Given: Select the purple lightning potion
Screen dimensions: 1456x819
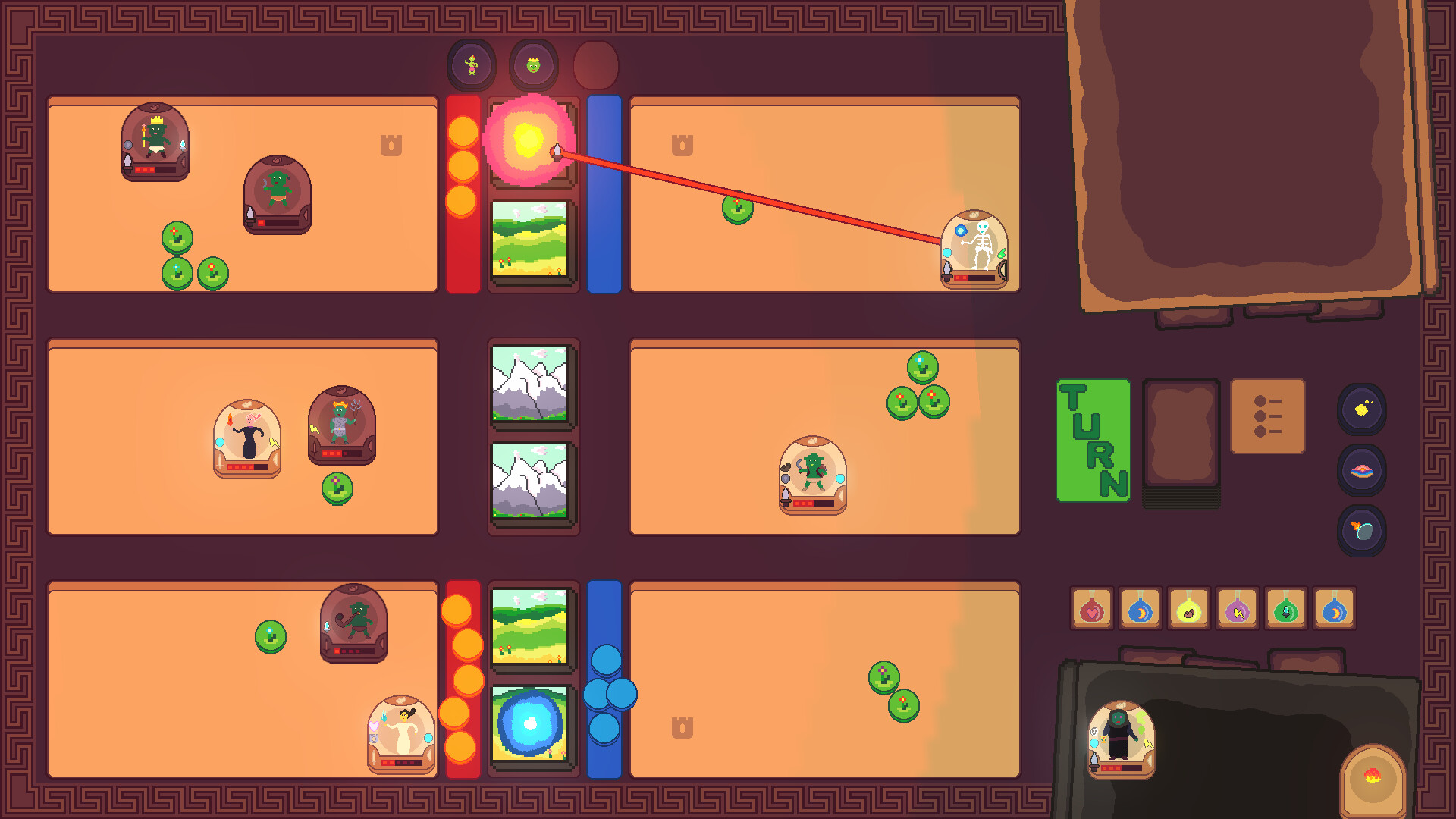Looking at the screenshot, I should coord(1238,608).
